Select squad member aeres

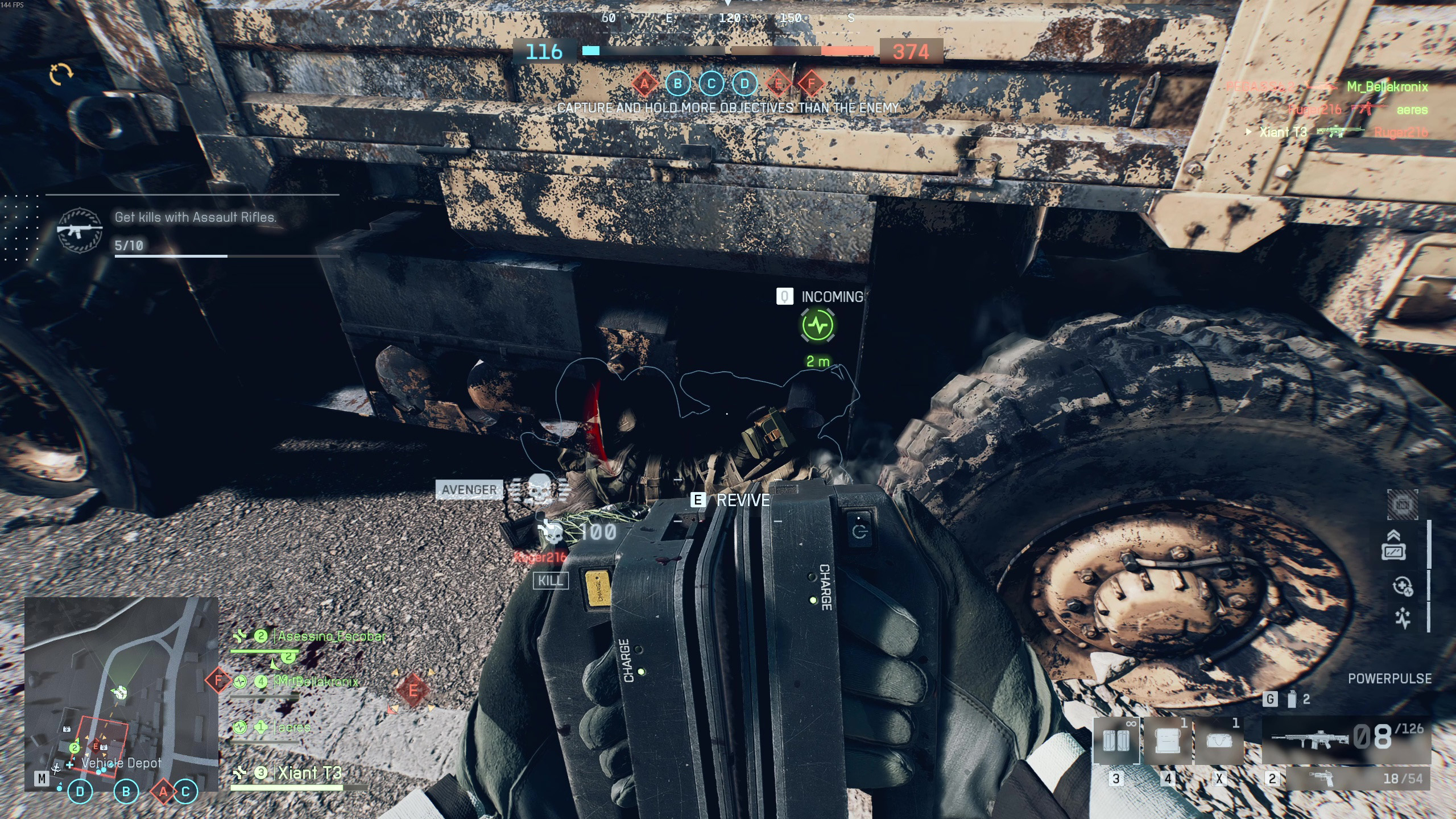294,727
